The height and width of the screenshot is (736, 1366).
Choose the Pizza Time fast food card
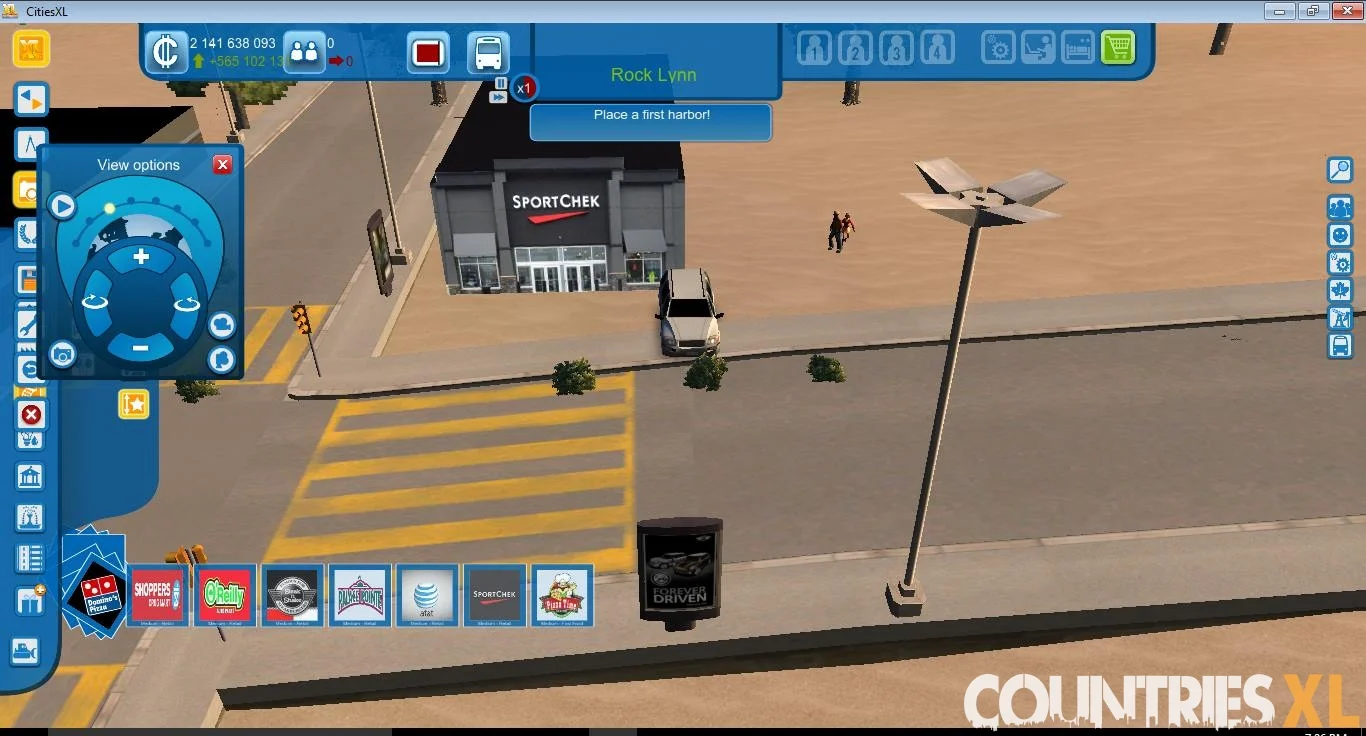[x=563, y=596]
